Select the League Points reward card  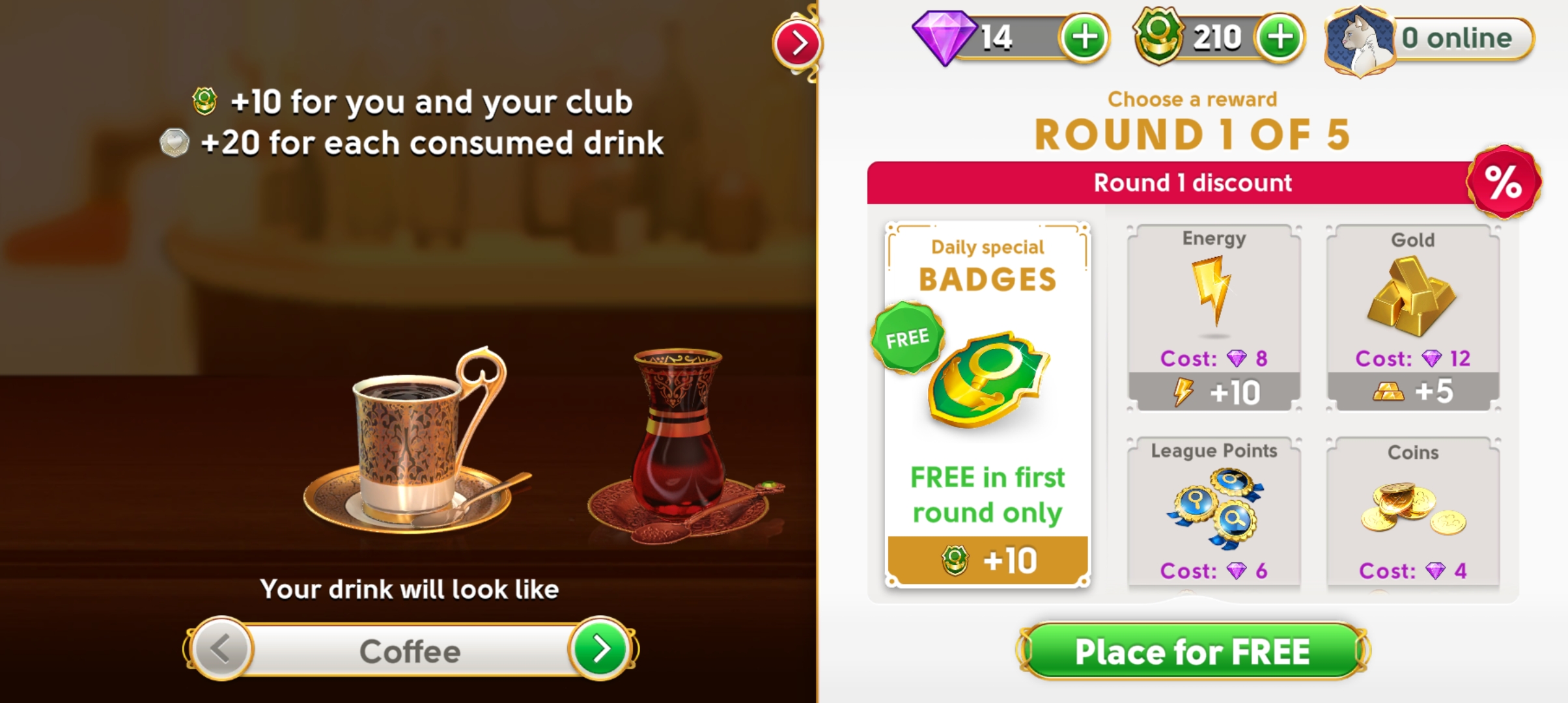point(1214,511)
